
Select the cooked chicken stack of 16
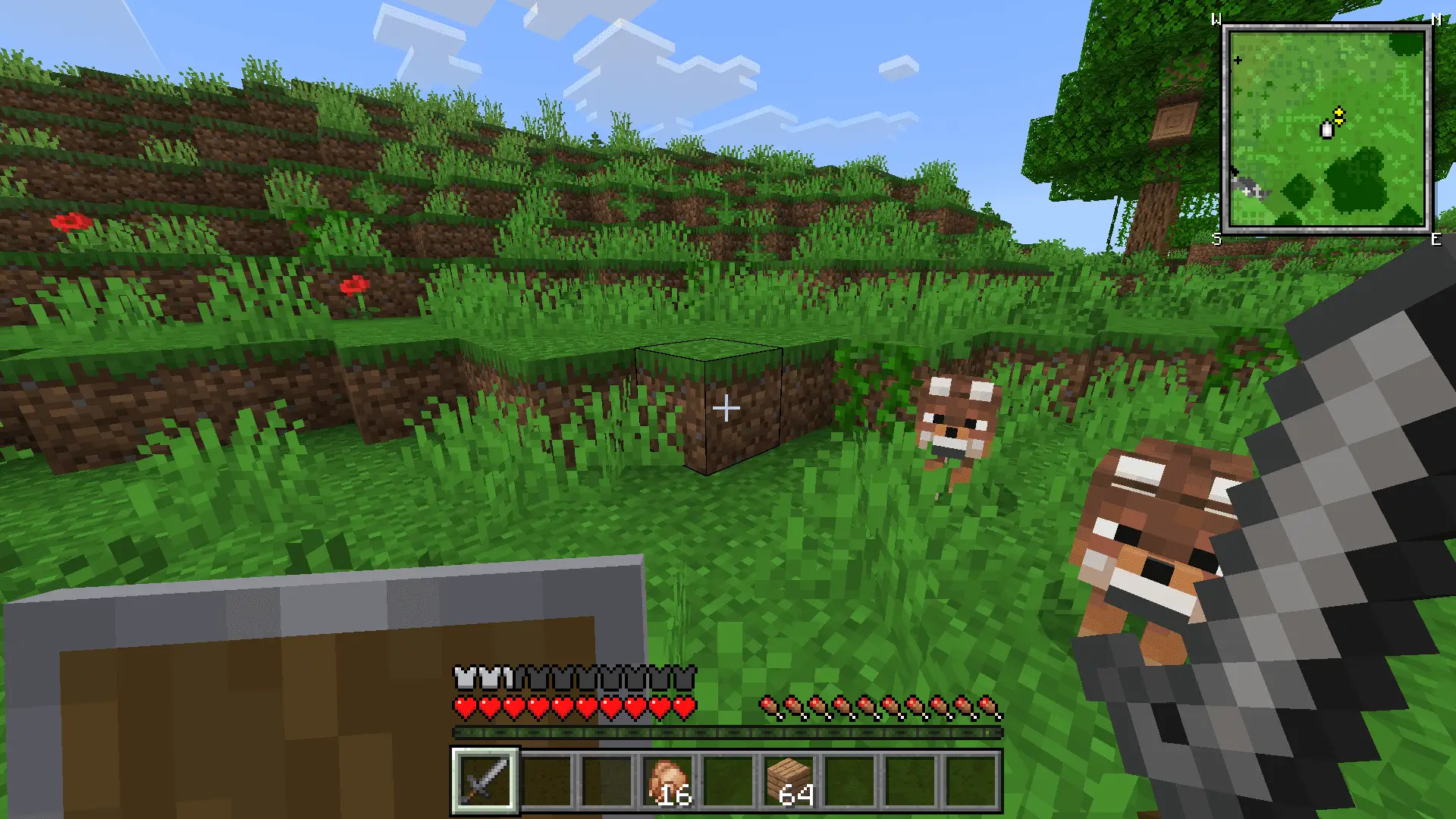pyautogui.click(x=668, y=780)
